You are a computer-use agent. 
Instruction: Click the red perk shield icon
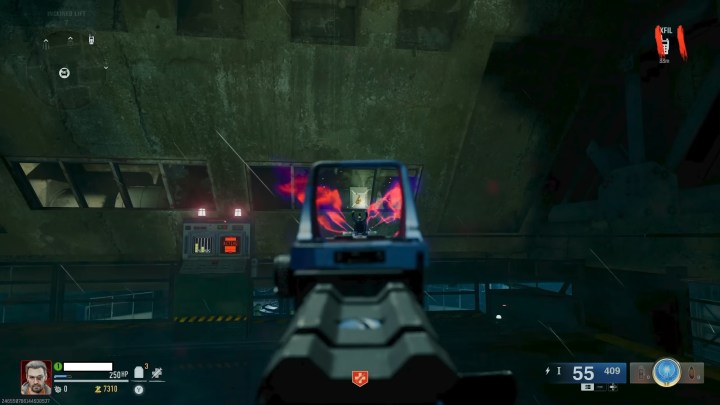click(x=359, y=377)
